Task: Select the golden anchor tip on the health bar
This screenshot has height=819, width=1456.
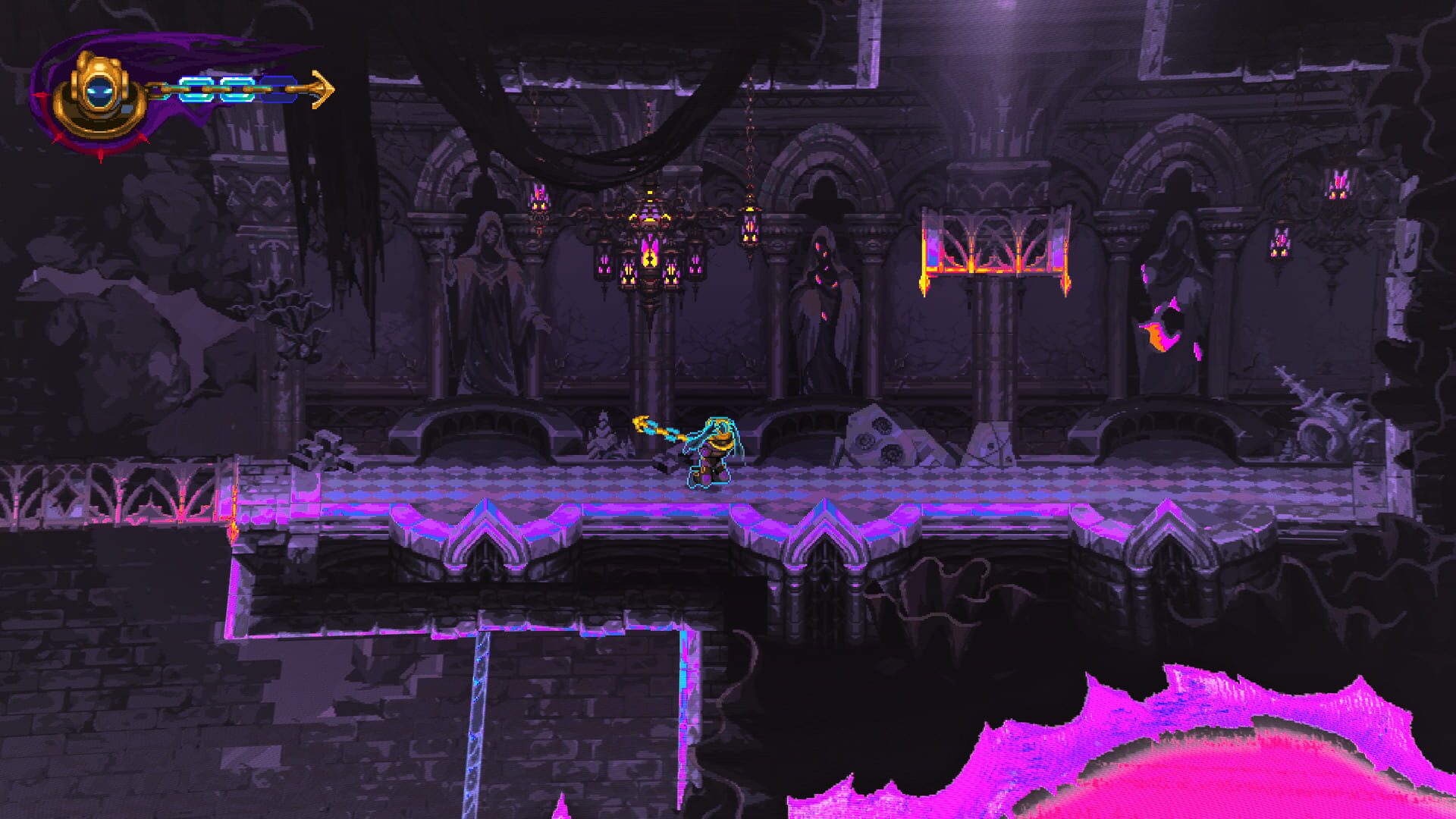Action: 324,87
